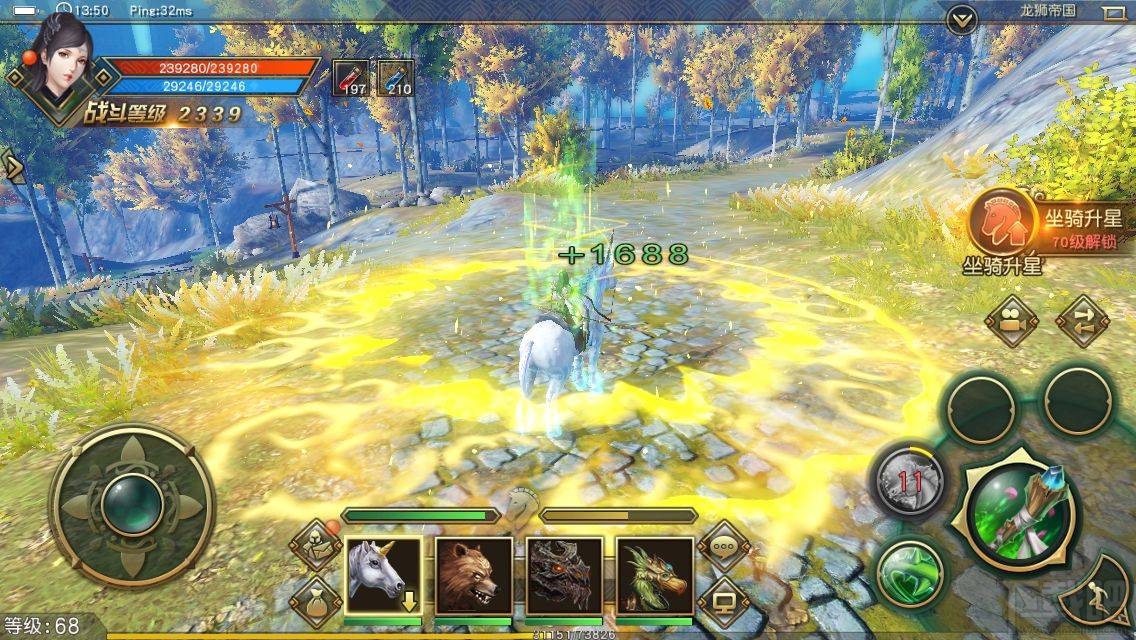Expand the top dropdown arrow beside 龙狮帝国
The height and width of the screenshot is (640, 1136).
pyautogui.click(x=961, y=19)
